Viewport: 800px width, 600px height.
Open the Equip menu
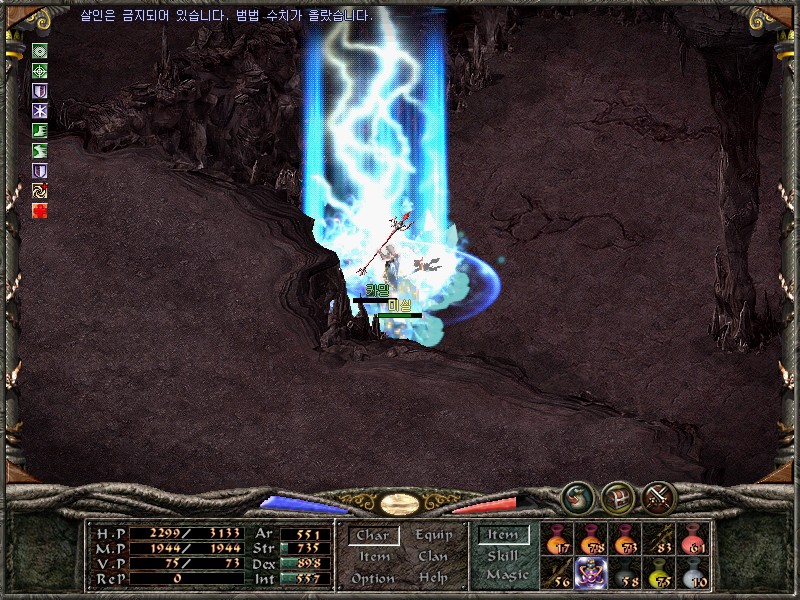click(433, 535)
